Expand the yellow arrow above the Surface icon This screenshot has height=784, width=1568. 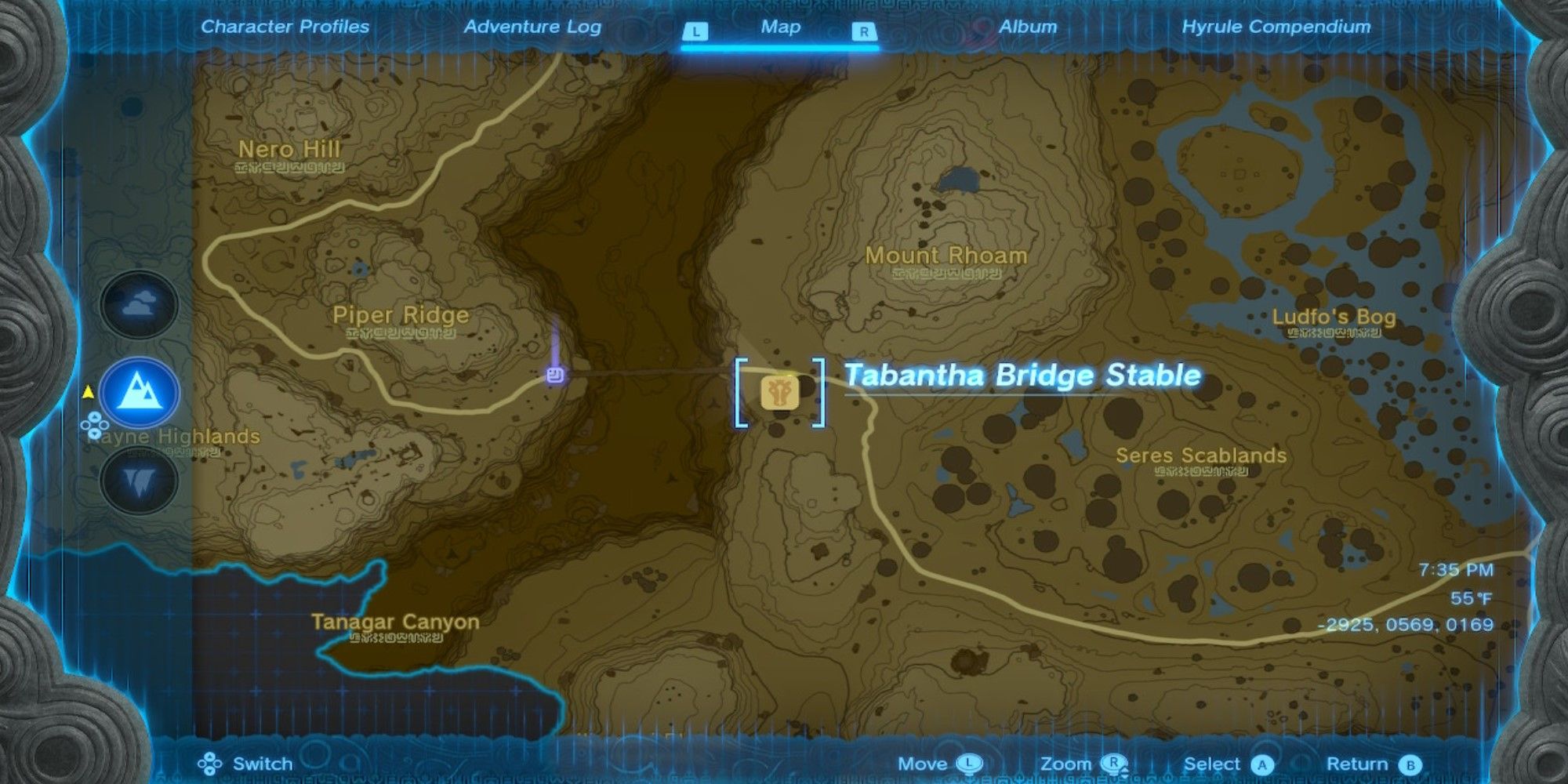pyautogui.click(x=89, y=393)
